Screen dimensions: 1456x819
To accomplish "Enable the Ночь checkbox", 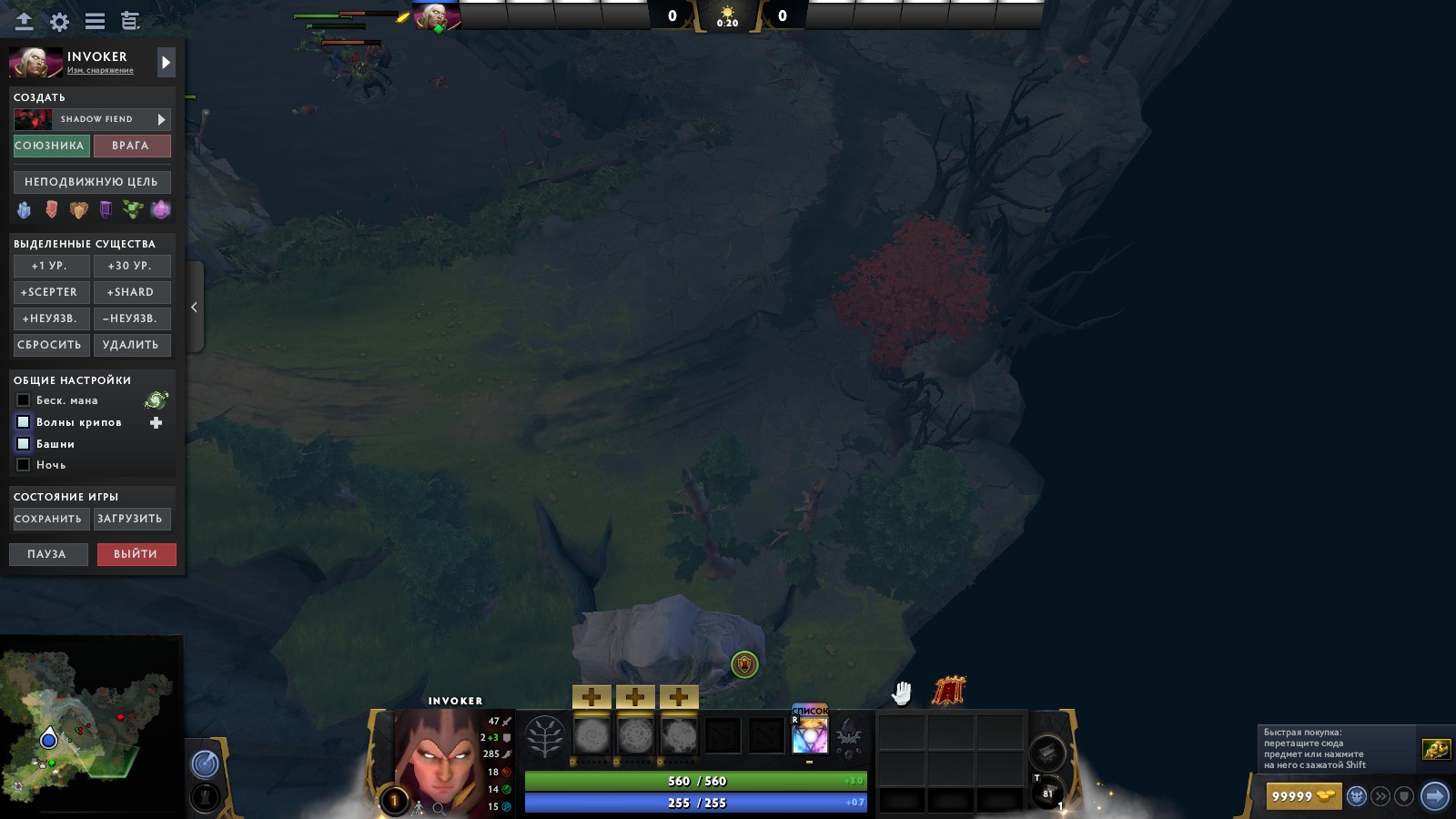I will (x=22, y=464).
